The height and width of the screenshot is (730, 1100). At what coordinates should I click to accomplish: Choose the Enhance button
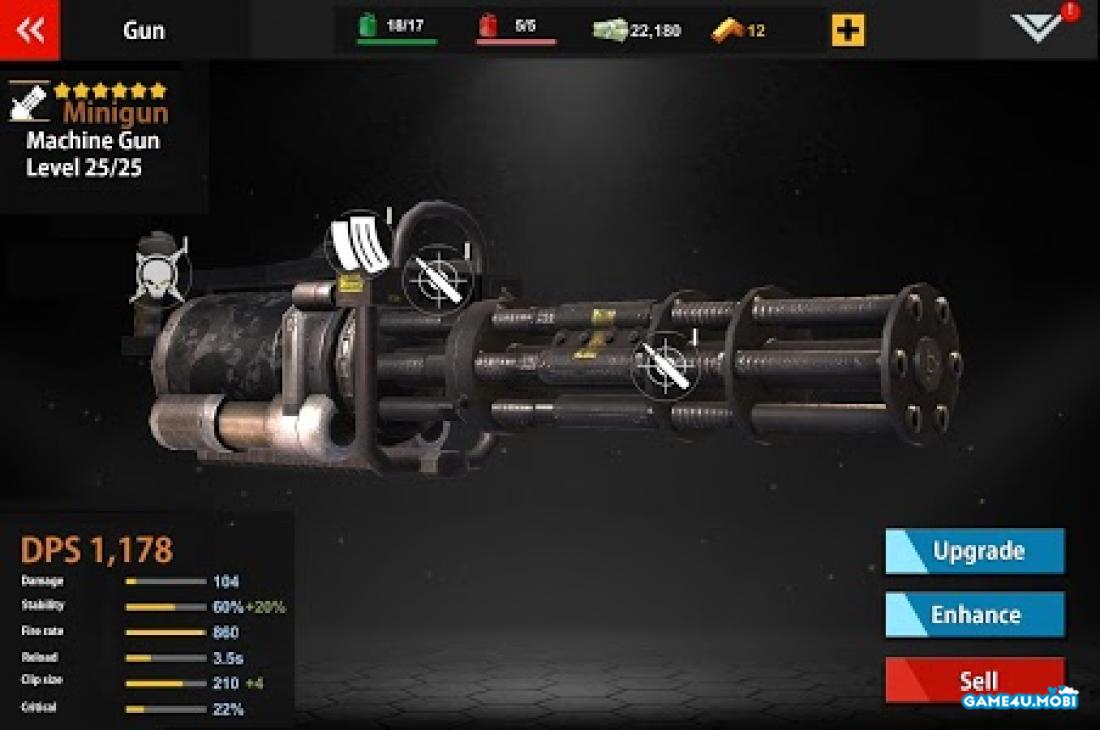(x=975, y=614)
